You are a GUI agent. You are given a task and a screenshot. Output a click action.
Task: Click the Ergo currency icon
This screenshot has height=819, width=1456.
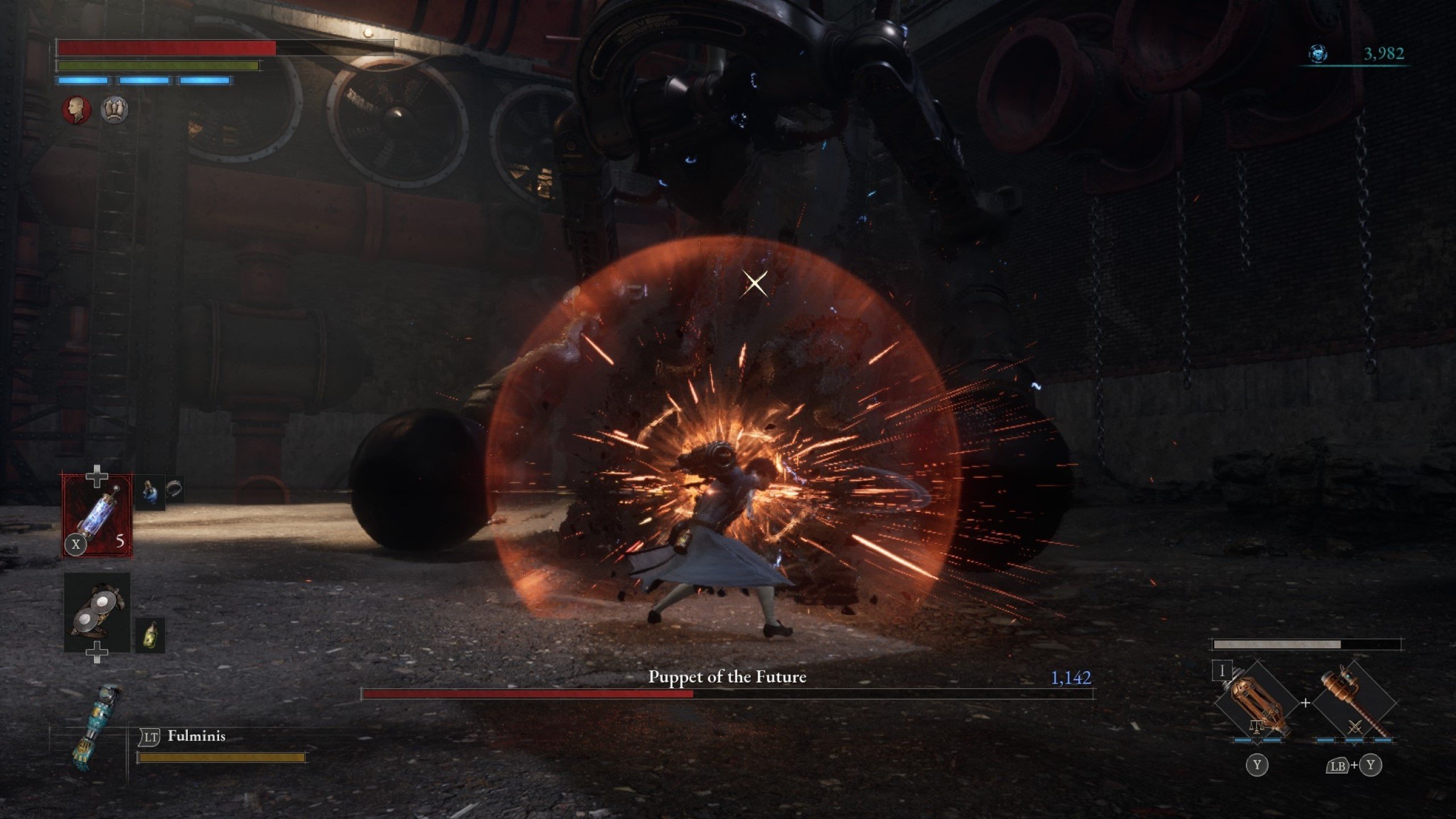pyautogui.click(x=1318, y=54)
